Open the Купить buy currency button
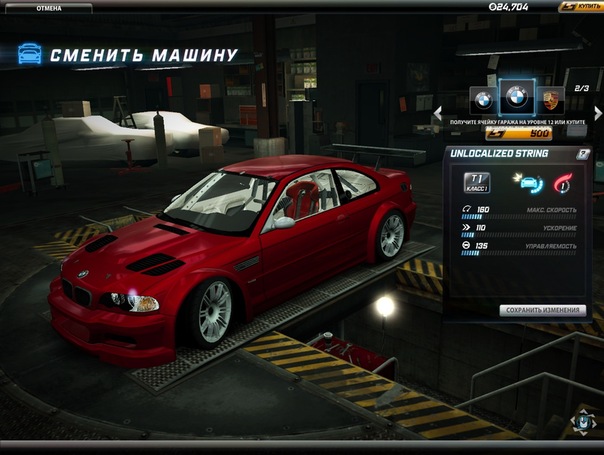The height and width of the screenshot is (455, 604). click(x=580, y=7)
